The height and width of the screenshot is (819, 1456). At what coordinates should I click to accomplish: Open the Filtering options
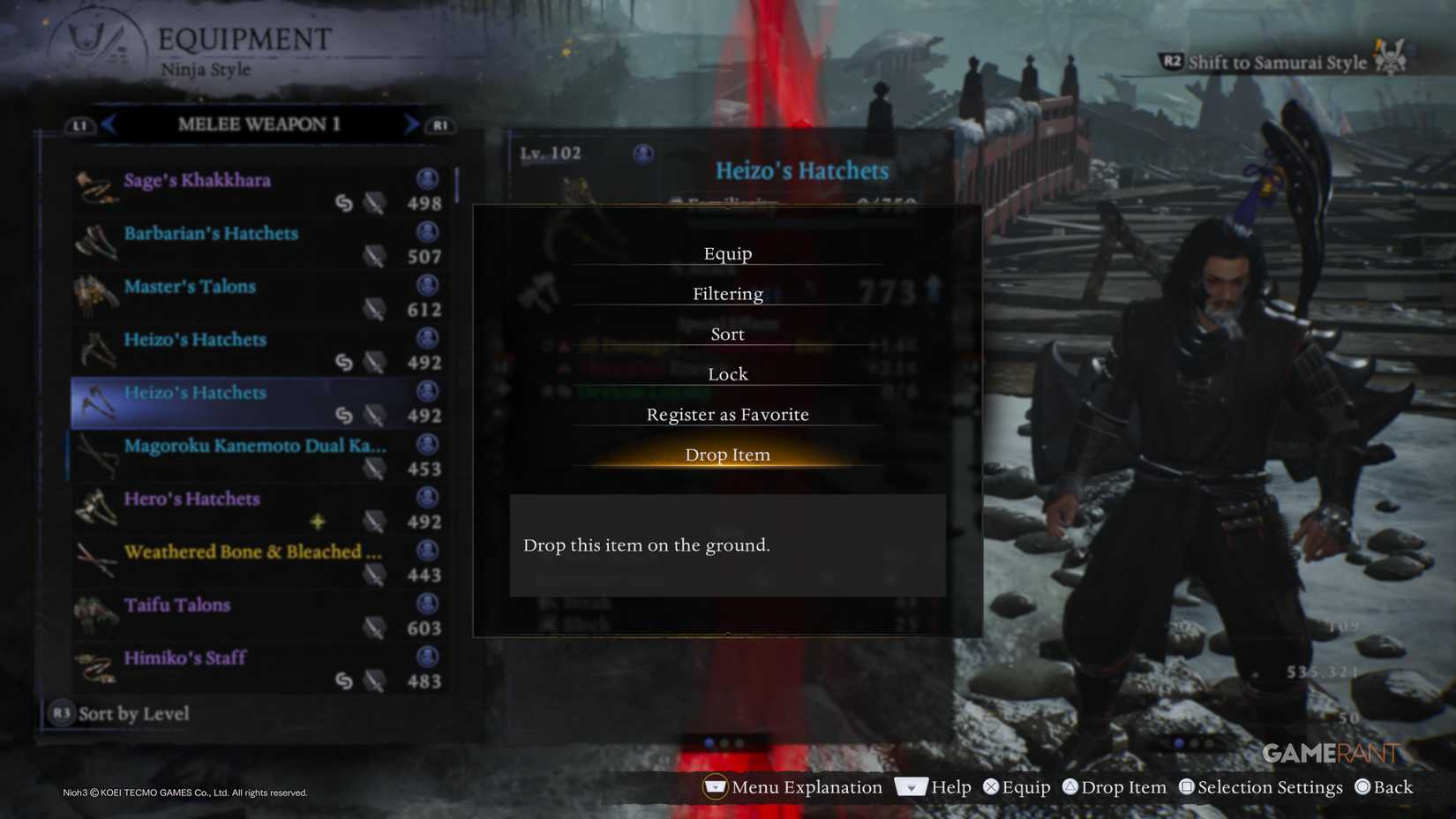pyautogui.click(x=726, y=293)
